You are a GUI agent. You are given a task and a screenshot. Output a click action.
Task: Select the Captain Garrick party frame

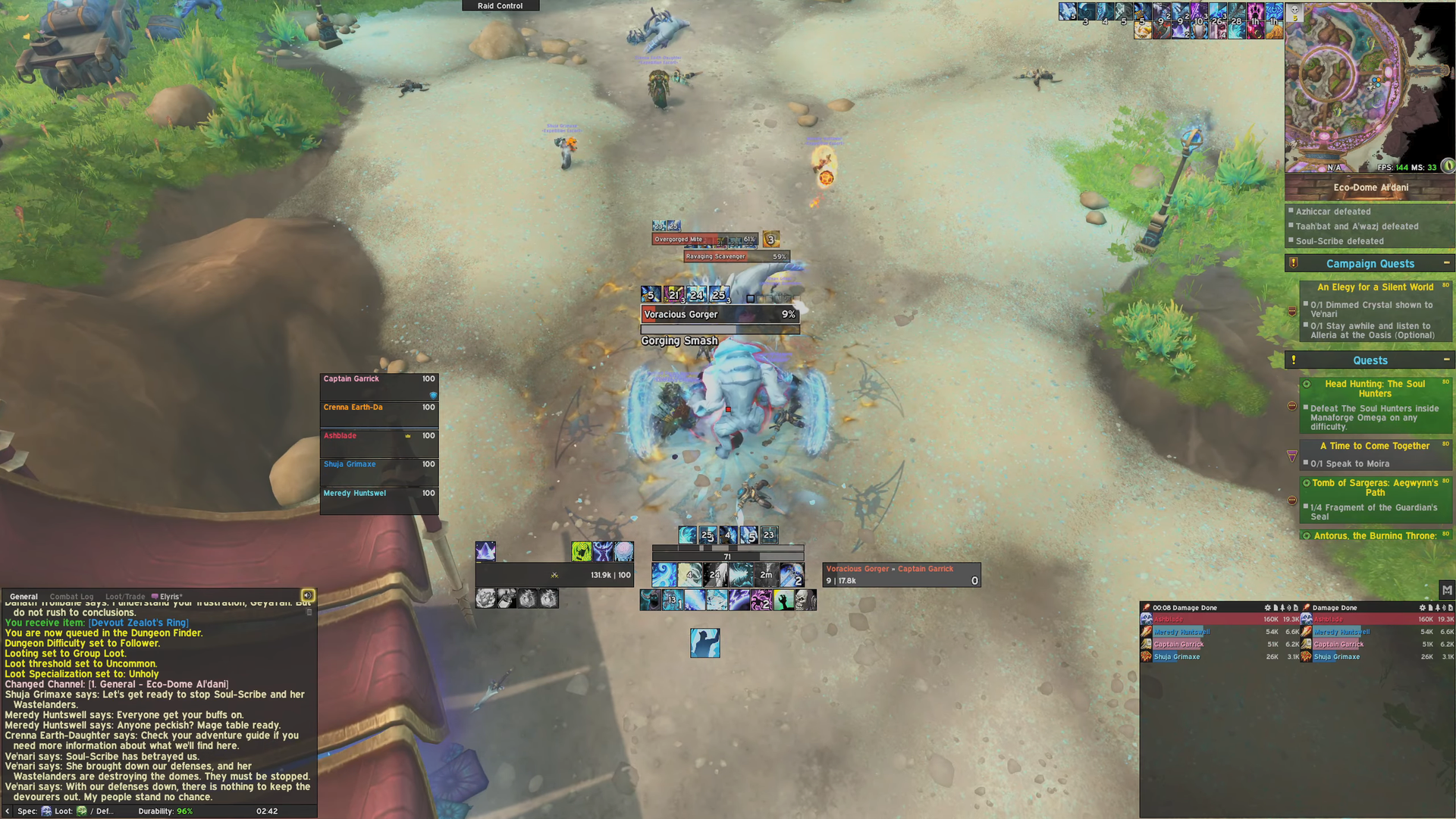point(378,386)
